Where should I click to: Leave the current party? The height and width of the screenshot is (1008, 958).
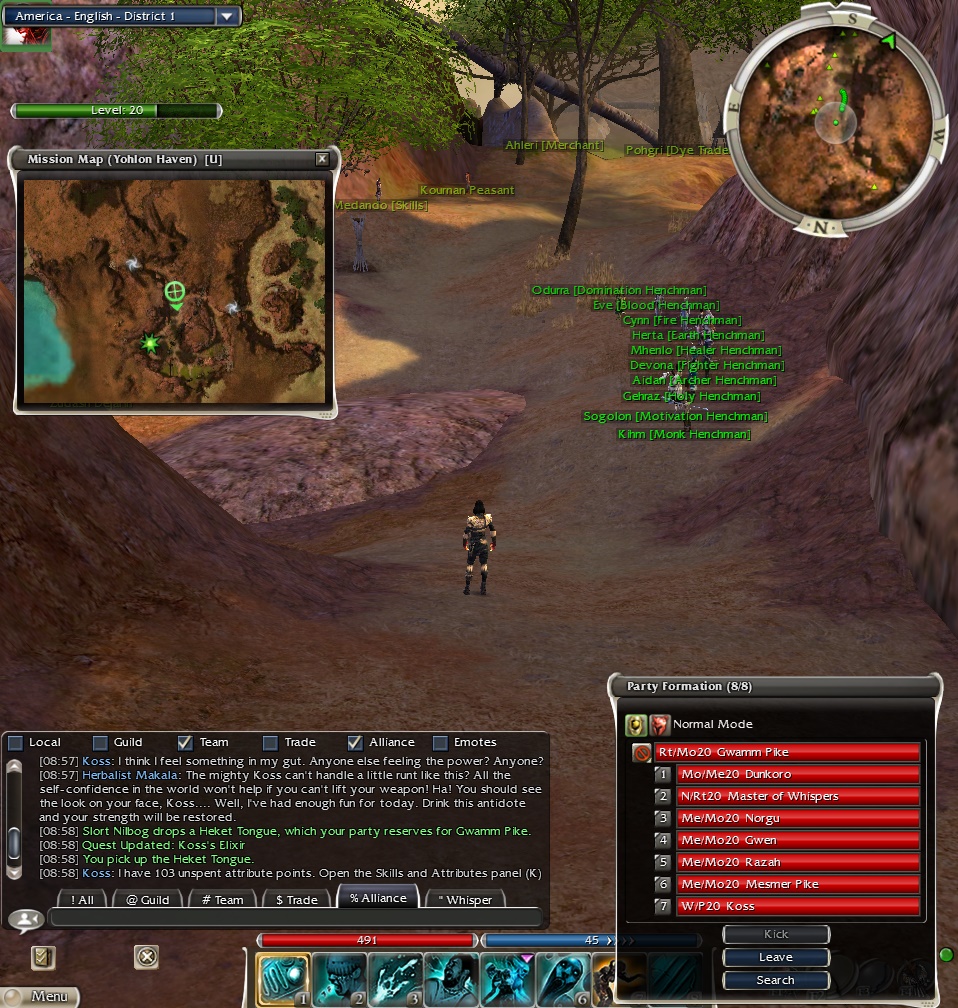click(x=776, y=957)
